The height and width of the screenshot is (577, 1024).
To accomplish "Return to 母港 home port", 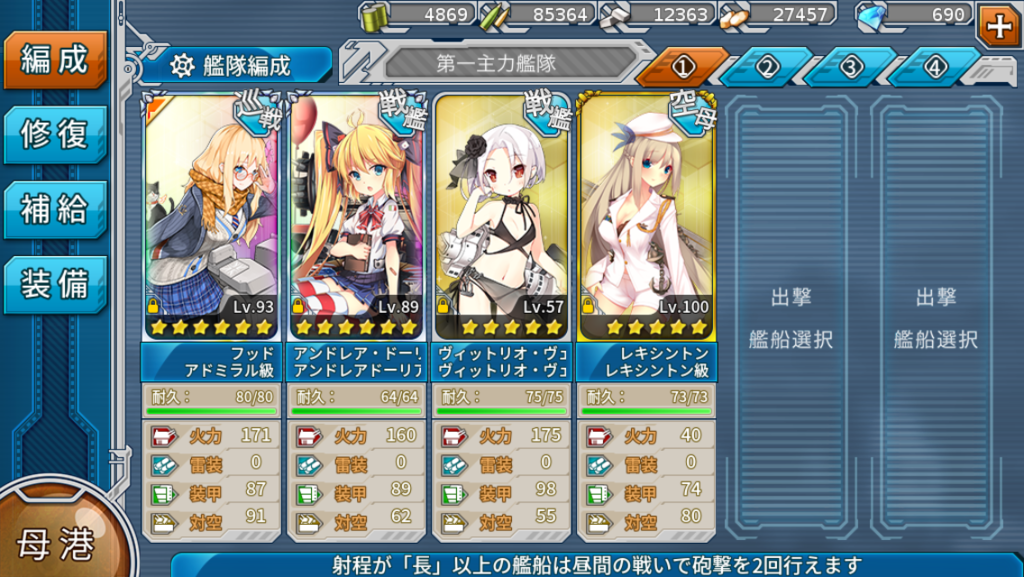I will pyautogui.click(x=55, y=543).
